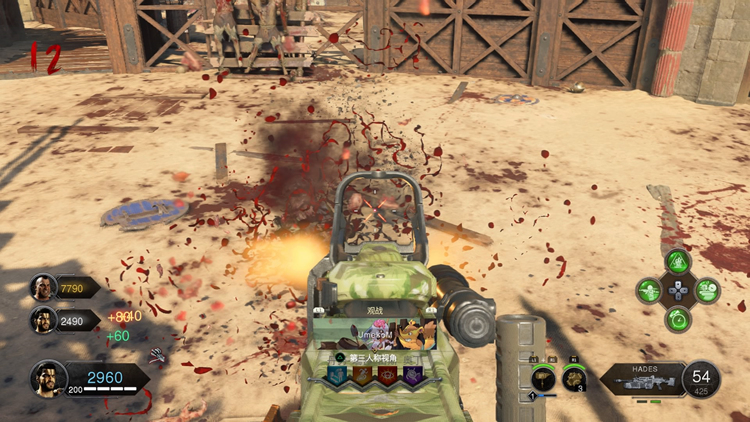Activate the top elixir with triangle symbol

(677, 262)
